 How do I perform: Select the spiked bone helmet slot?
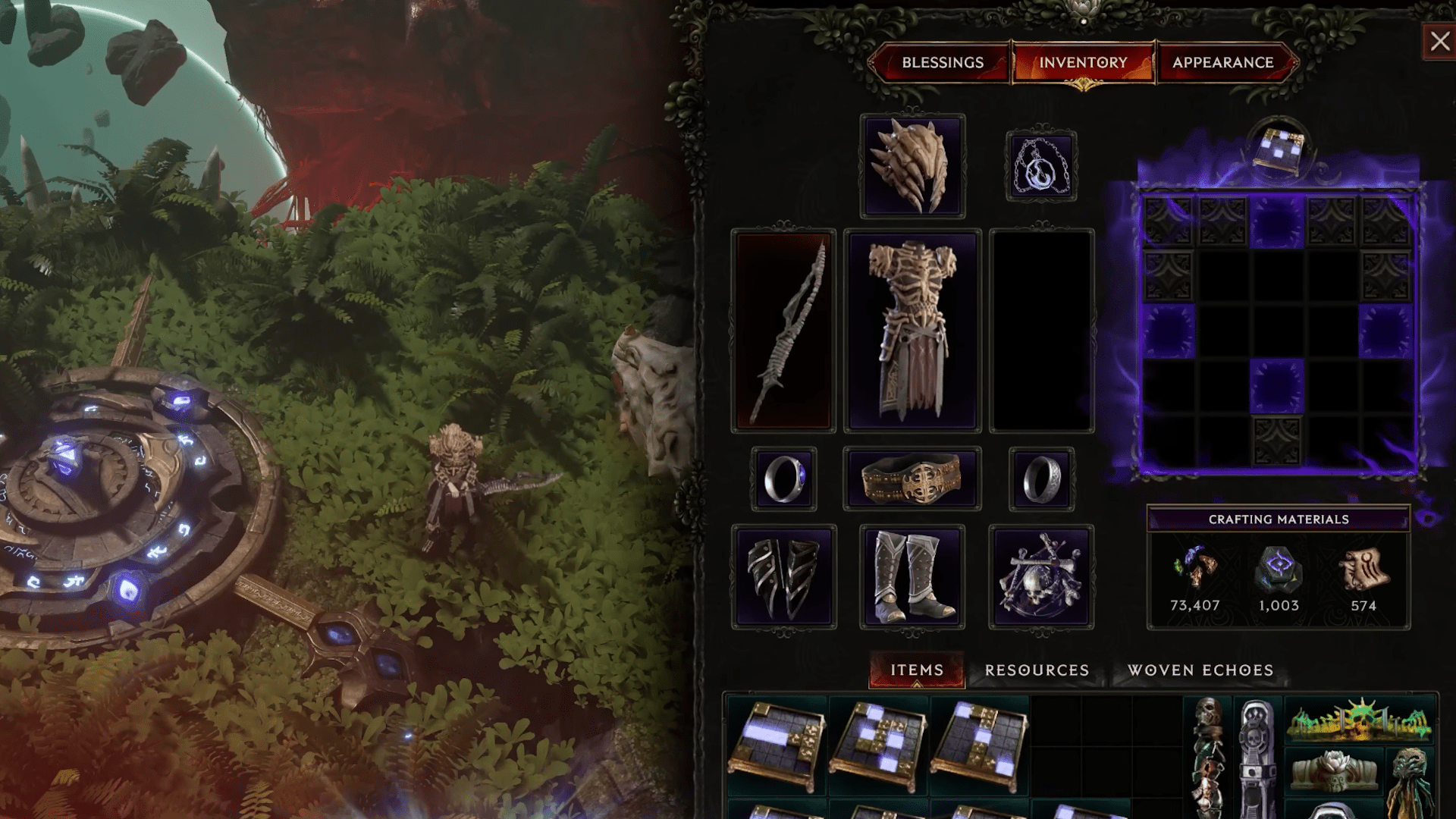pyautogui.click(x=912, y=166)
